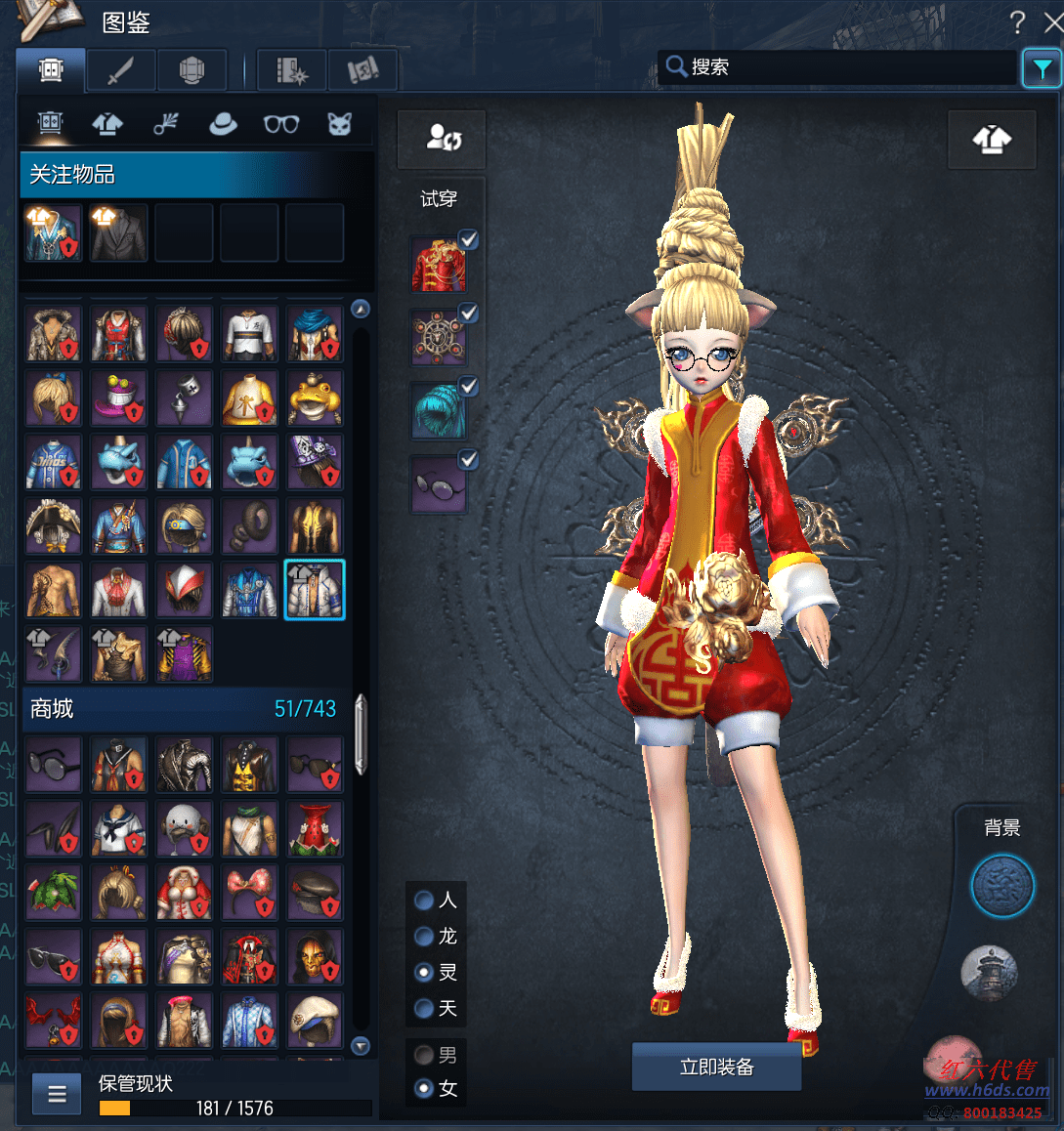Select the 龙 race option
The width and height of the screenshot is (1064, 1131).
425,936
